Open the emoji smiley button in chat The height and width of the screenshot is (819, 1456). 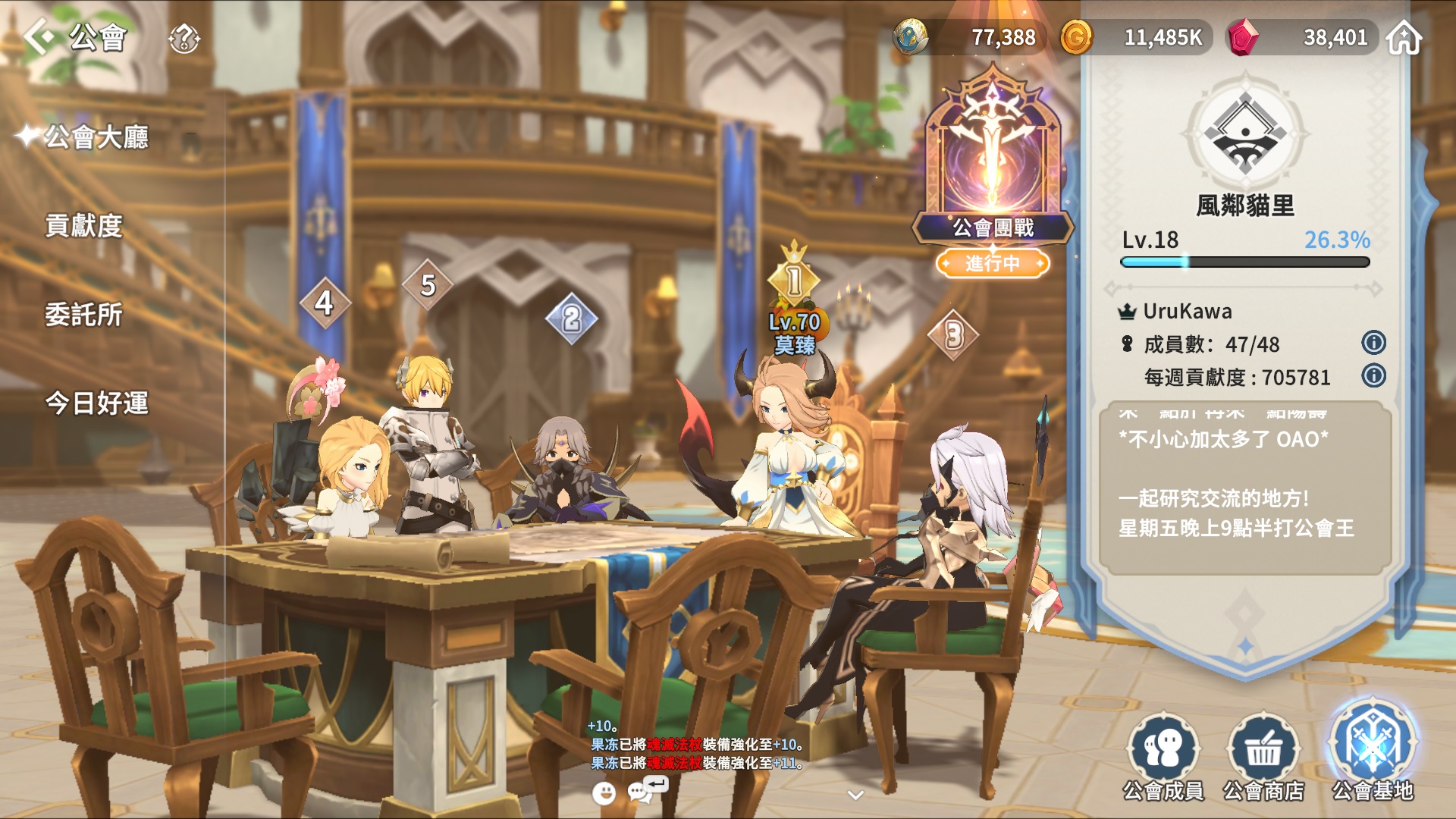pyautogui.click(x=604, y=793)
